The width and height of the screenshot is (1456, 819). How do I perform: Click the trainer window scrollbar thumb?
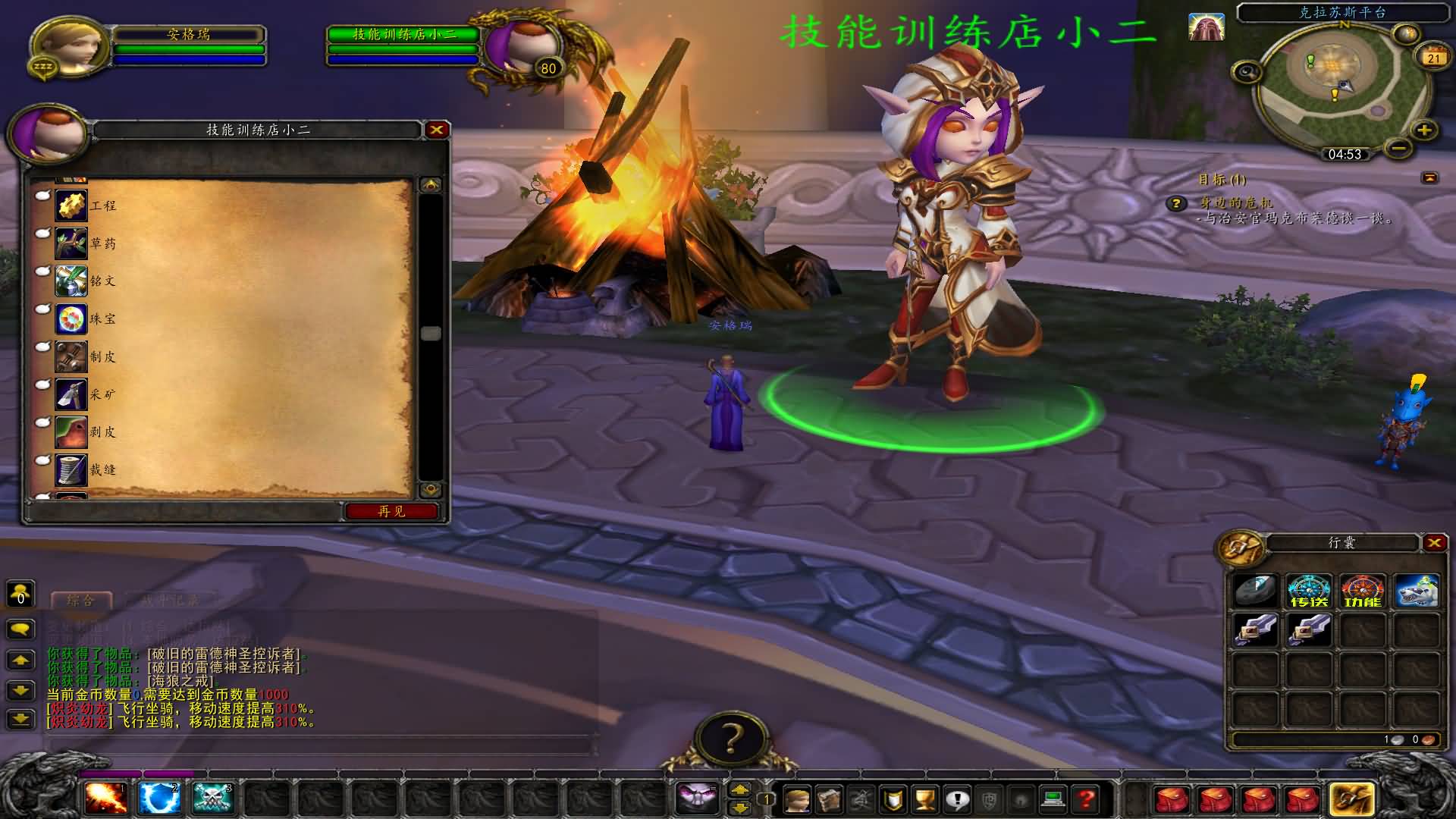(x=430, y=331)
